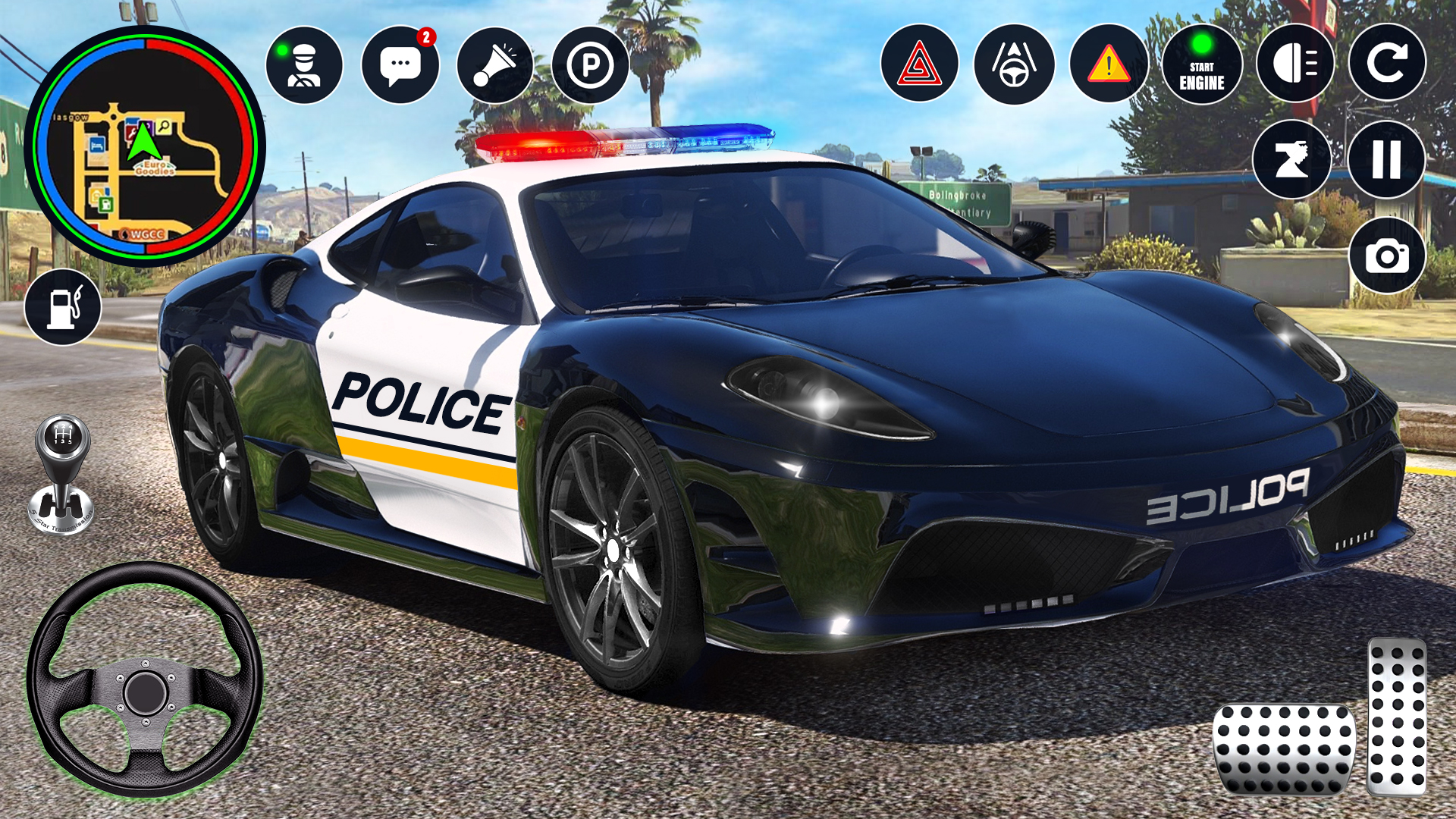1456x819 pixels.
Task: Toggle the headlights on
Action: click(1295, 64)
